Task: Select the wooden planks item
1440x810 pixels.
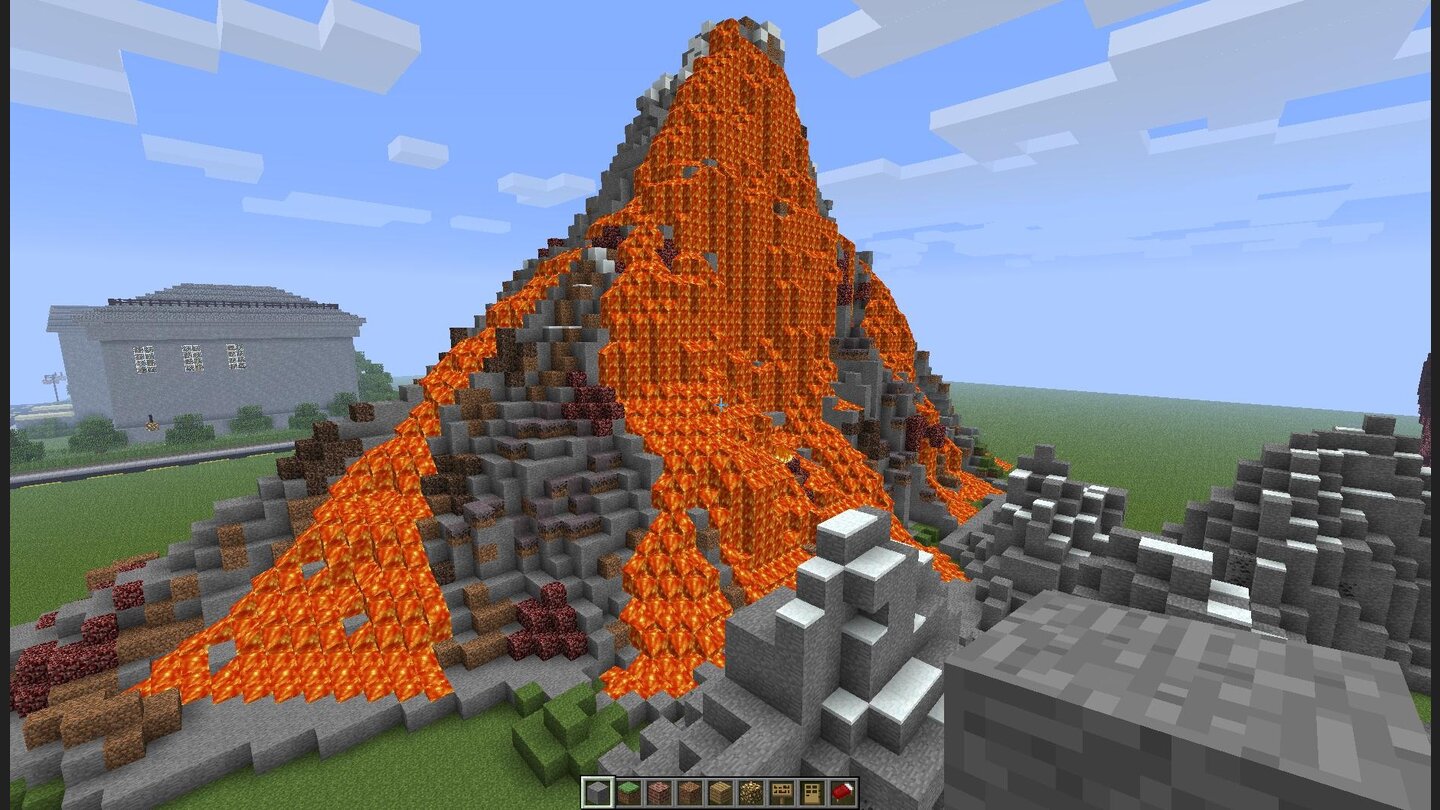Action: pyautogui.click(x=720, y=792)
